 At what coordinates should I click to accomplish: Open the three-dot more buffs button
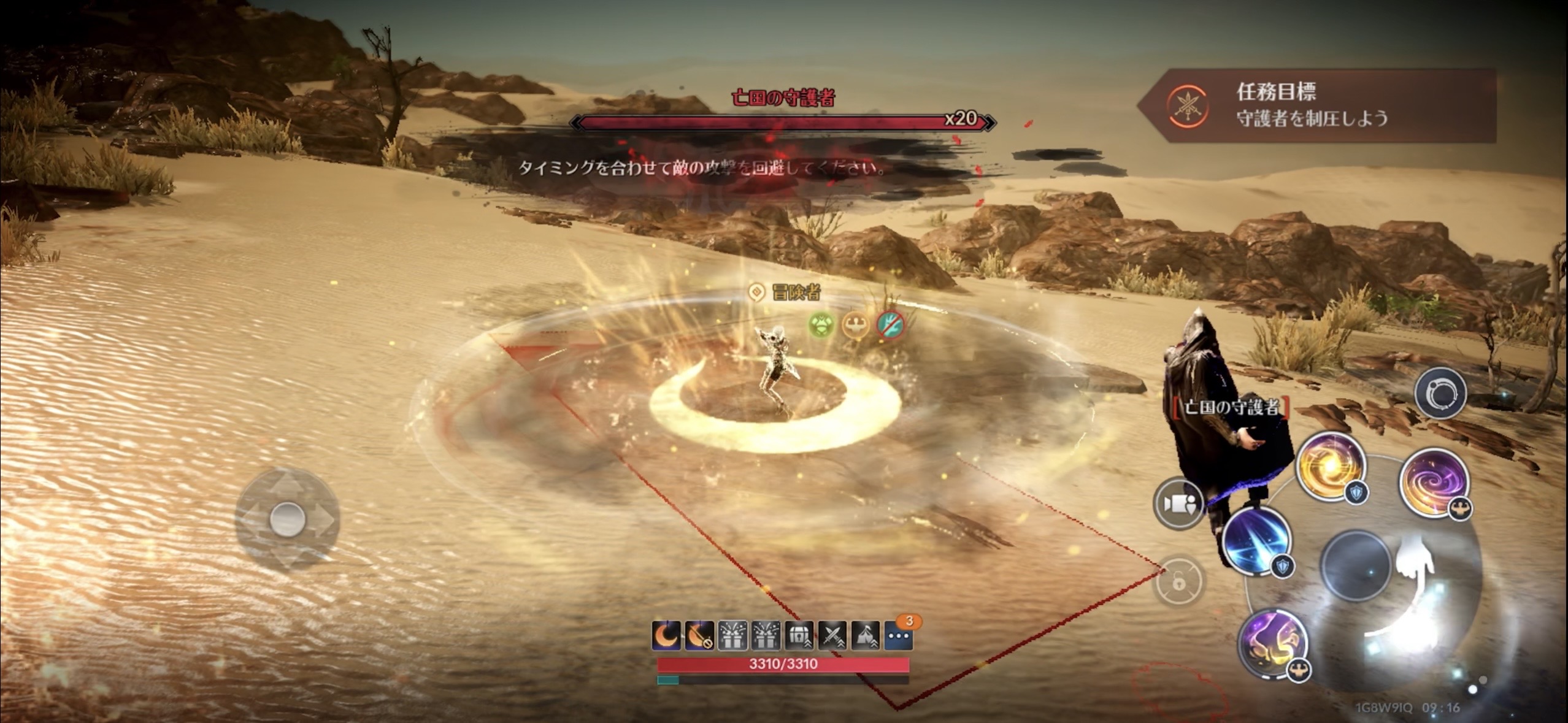(x=899, y=636)
